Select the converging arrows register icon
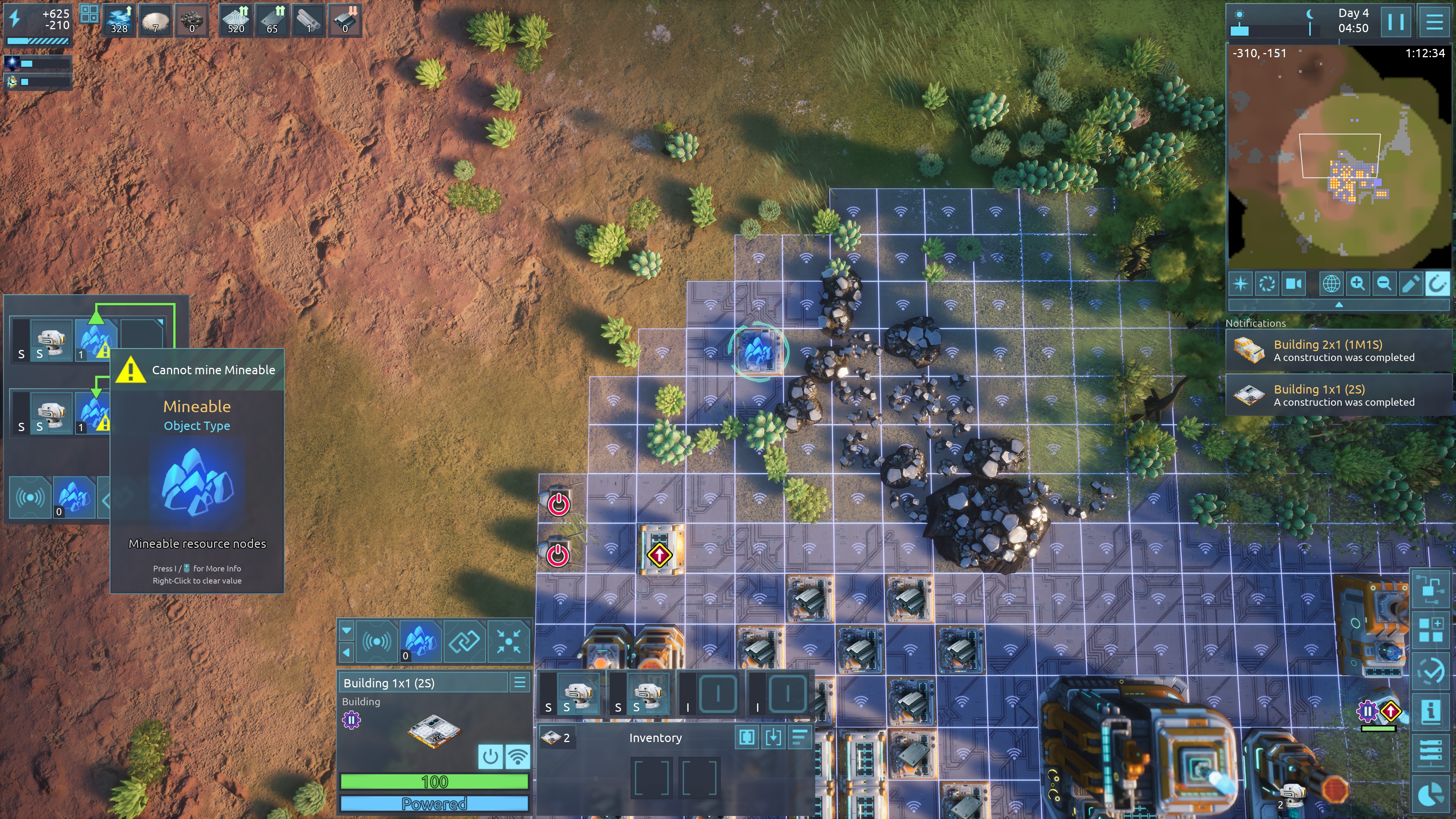 click(x=508, y=641)
